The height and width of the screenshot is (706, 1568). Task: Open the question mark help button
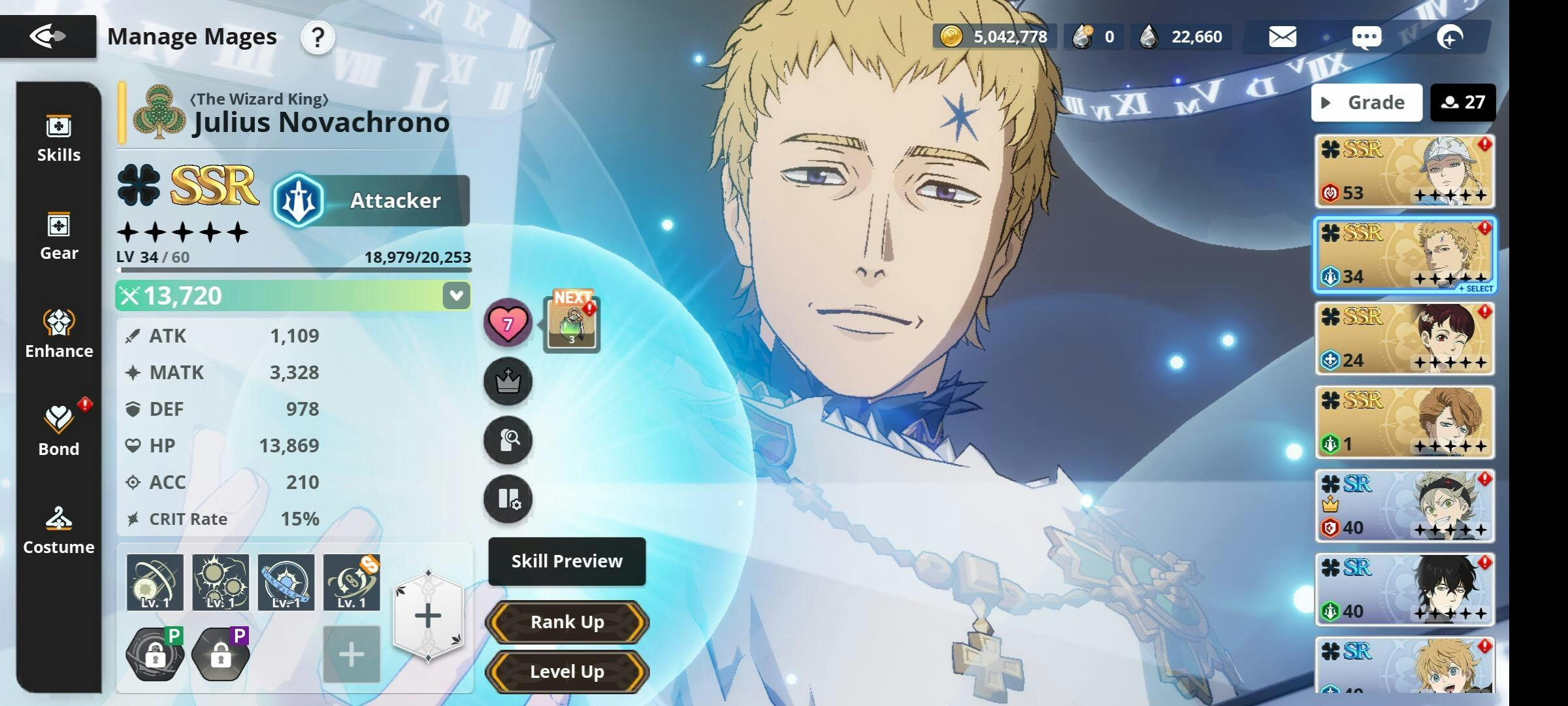click(x=318, y=37)
